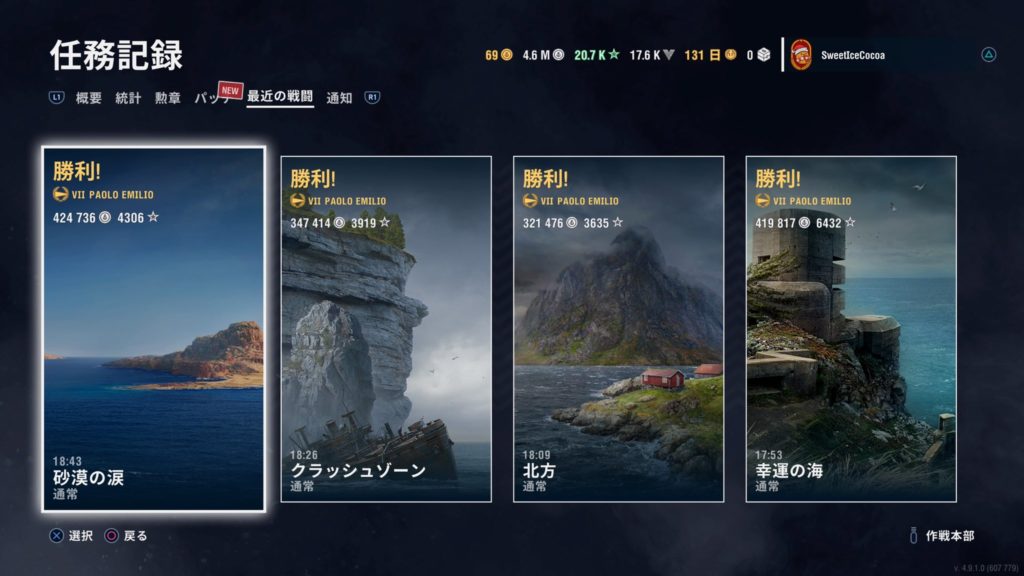Select the 砂漠の涙 battle card
This screenshot has height=576, width=1024.
(x=154, y=330)
